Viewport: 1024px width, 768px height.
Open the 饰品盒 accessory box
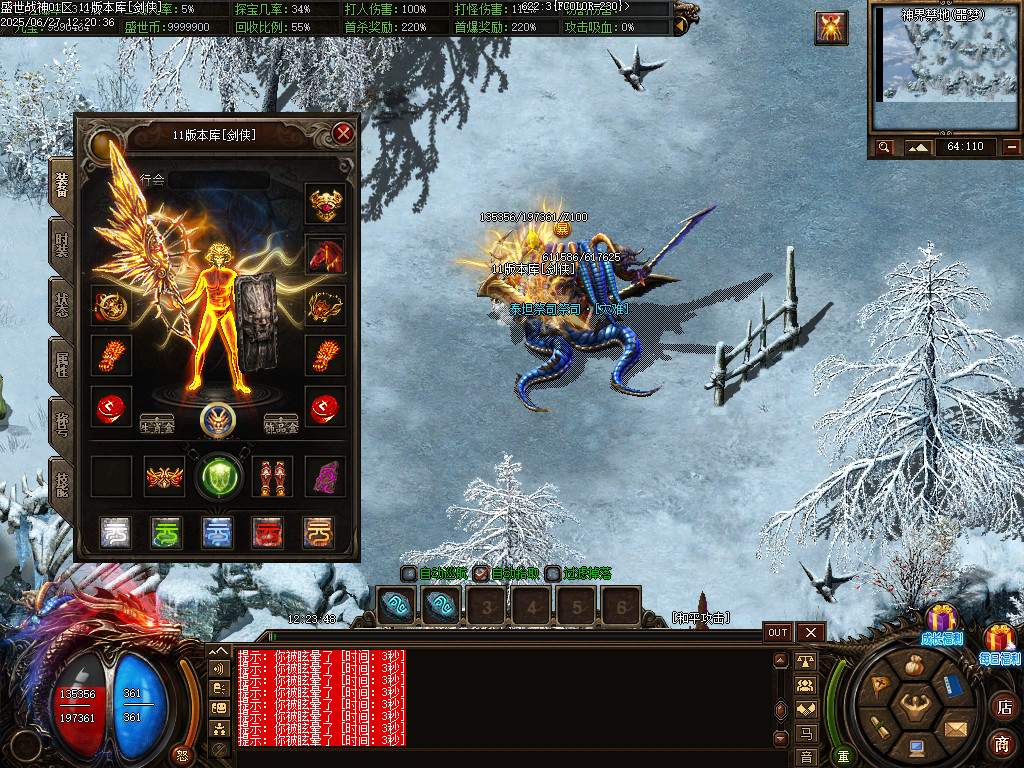coord(281,423)
